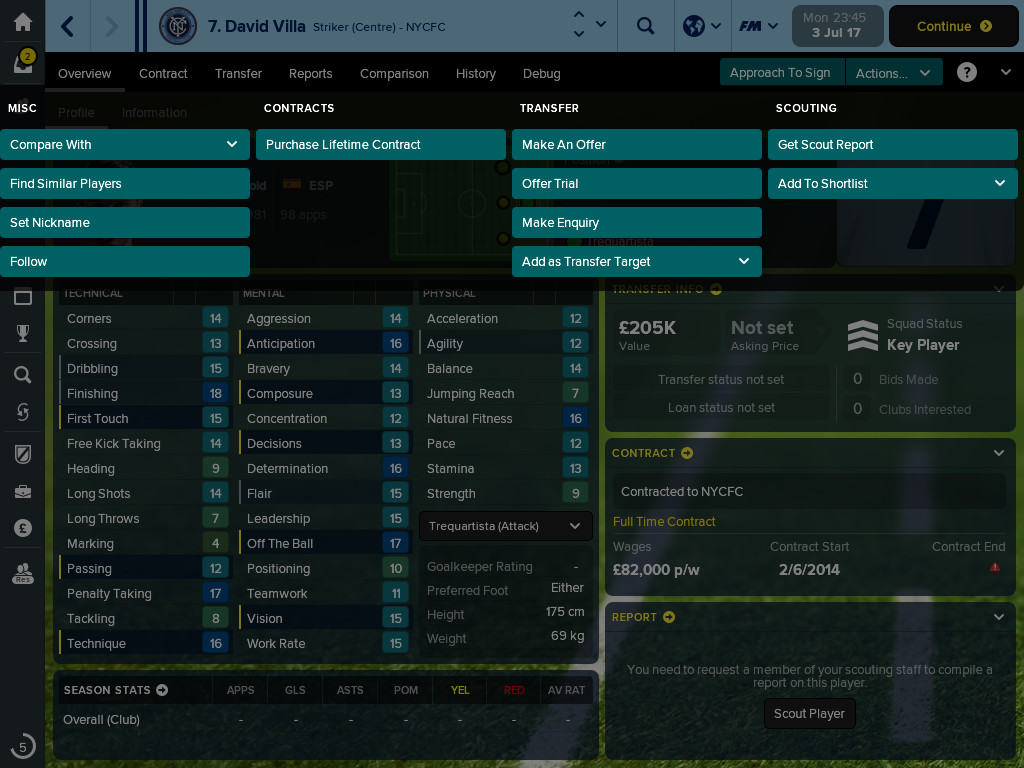The width and height of the screenshot is (1024, 768).
Task: Select Find Similar Players
Action: tap(124, 184)
